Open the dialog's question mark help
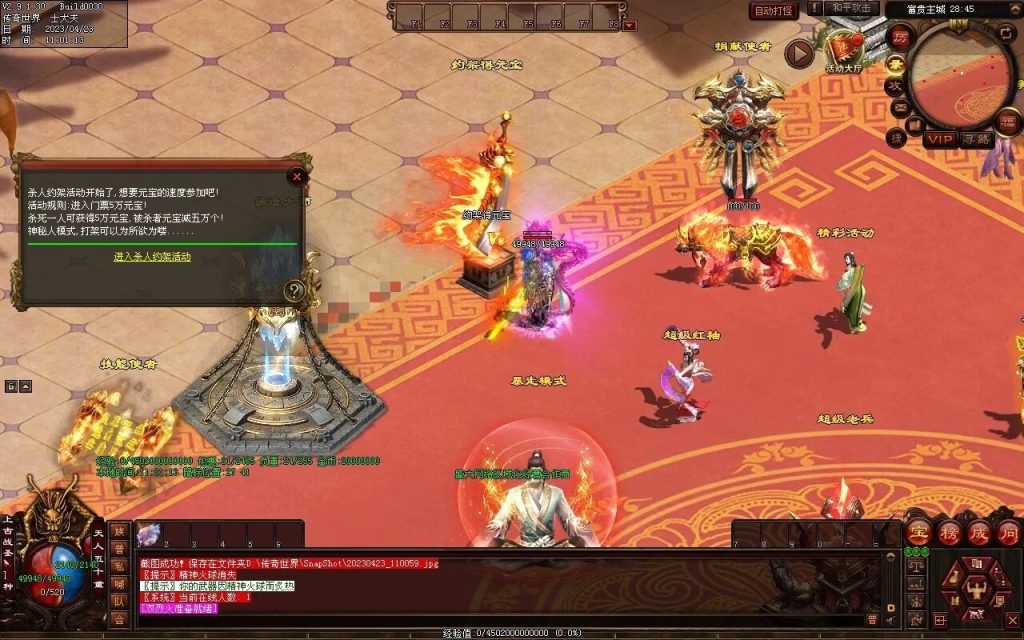1024x640 pixels. click(294, 291)
